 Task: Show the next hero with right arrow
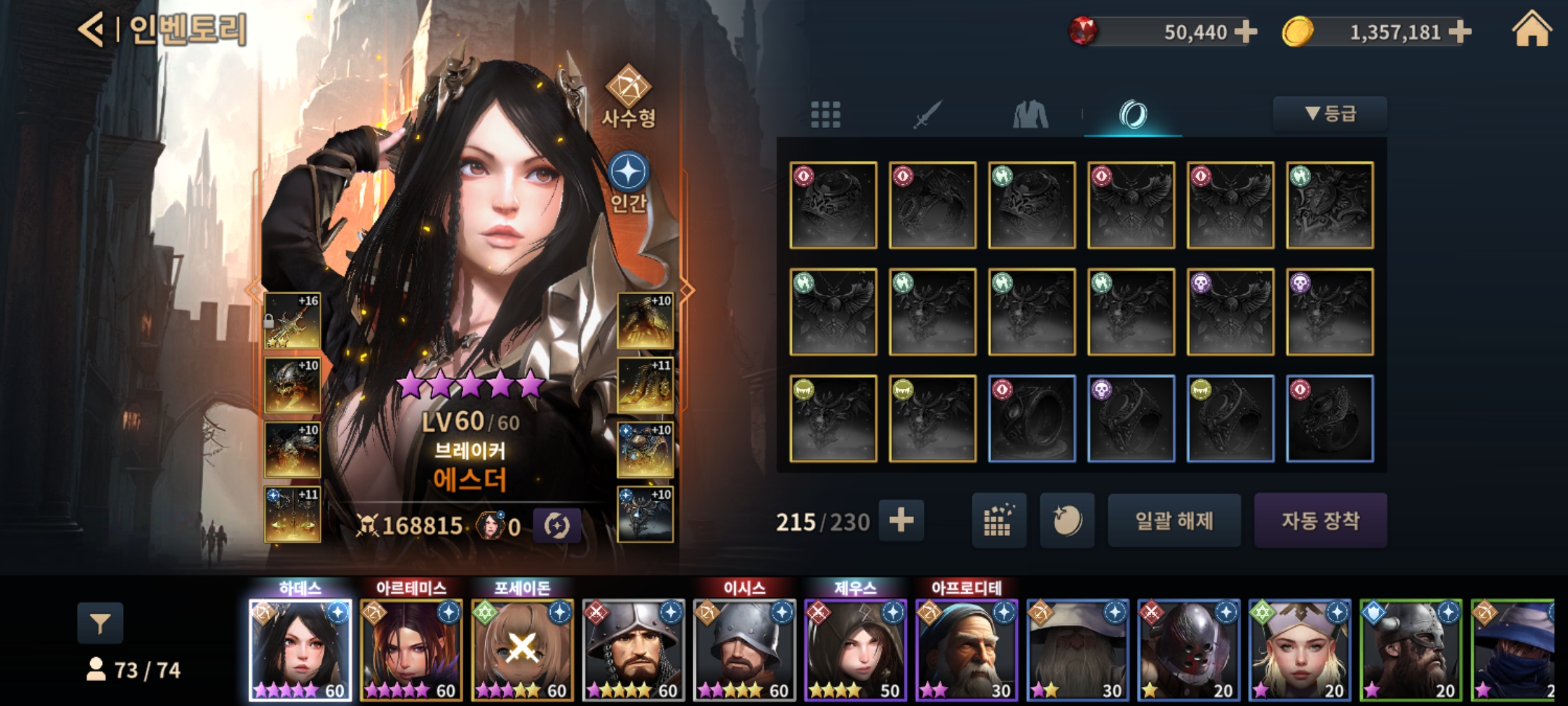(x=687, y=289)
